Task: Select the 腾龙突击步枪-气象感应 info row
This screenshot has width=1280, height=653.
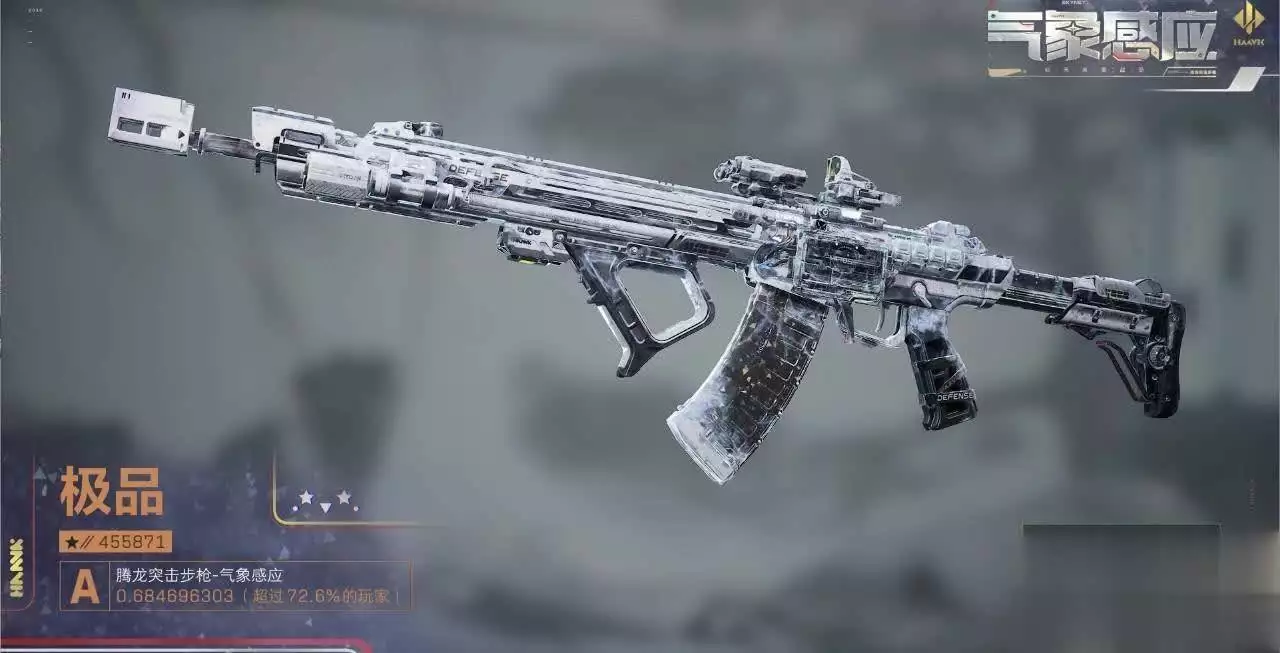Action: click(235, 585)
